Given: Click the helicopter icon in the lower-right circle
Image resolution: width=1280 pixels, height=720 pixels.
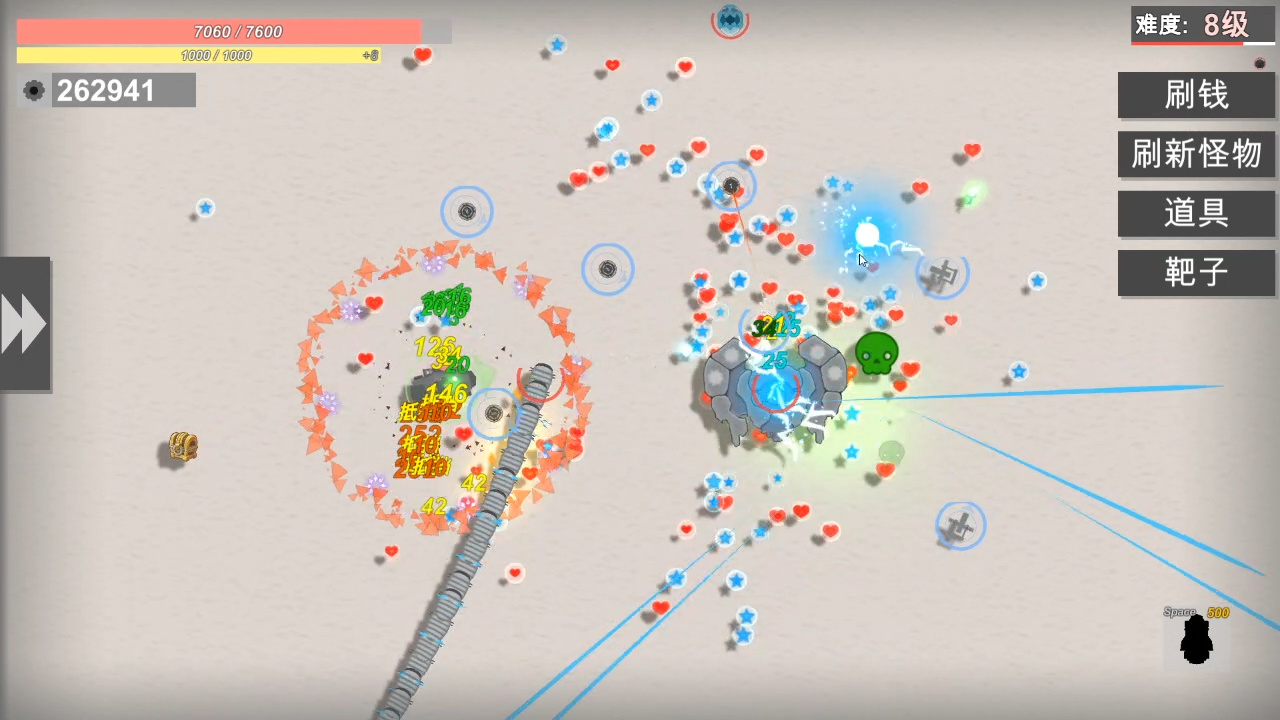Looking at the screenshot, I should (x=960, y=526).
